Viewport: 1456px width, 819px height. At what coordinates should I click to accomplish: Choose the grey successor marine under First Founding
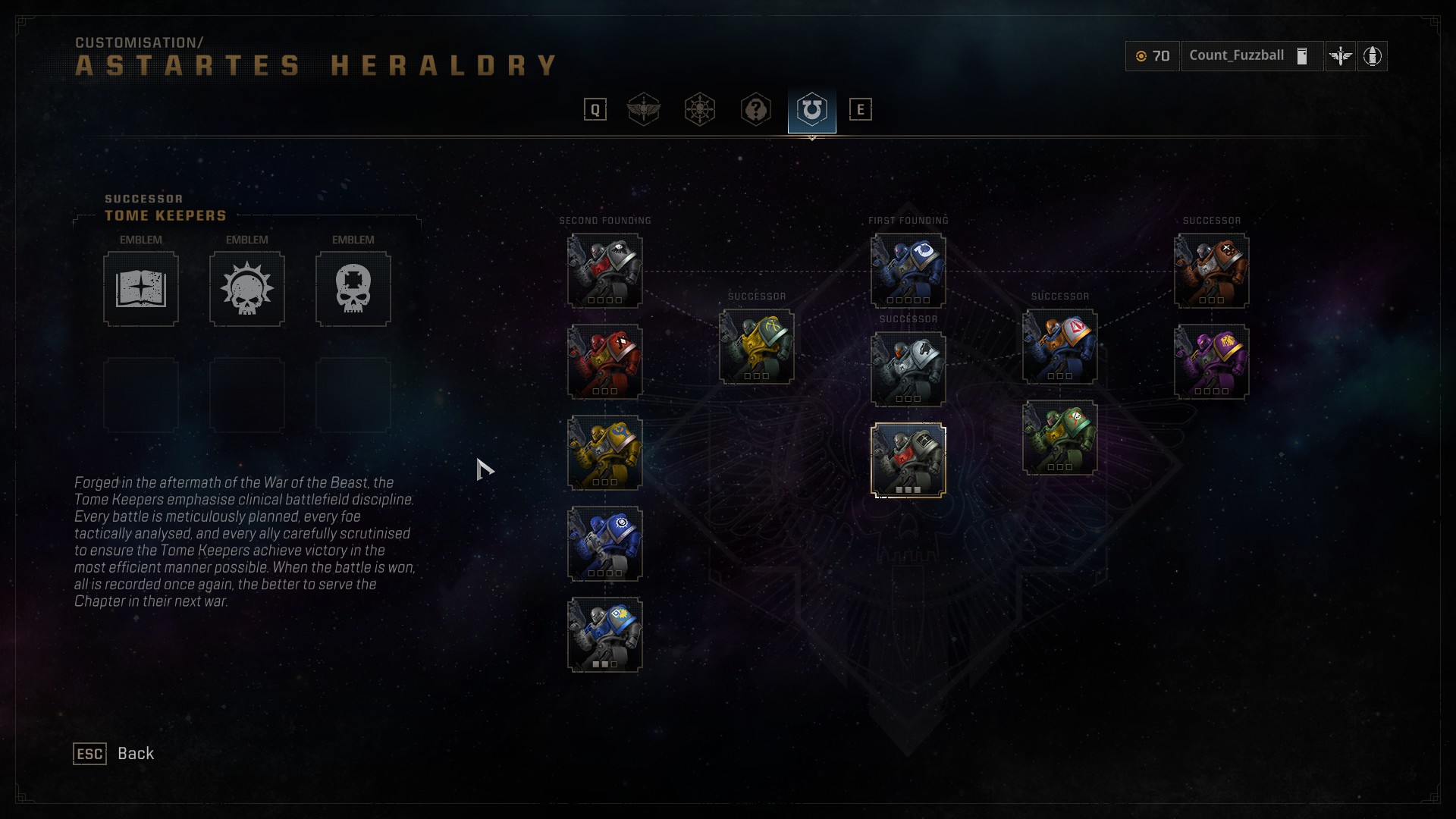(x=908, y=369)
